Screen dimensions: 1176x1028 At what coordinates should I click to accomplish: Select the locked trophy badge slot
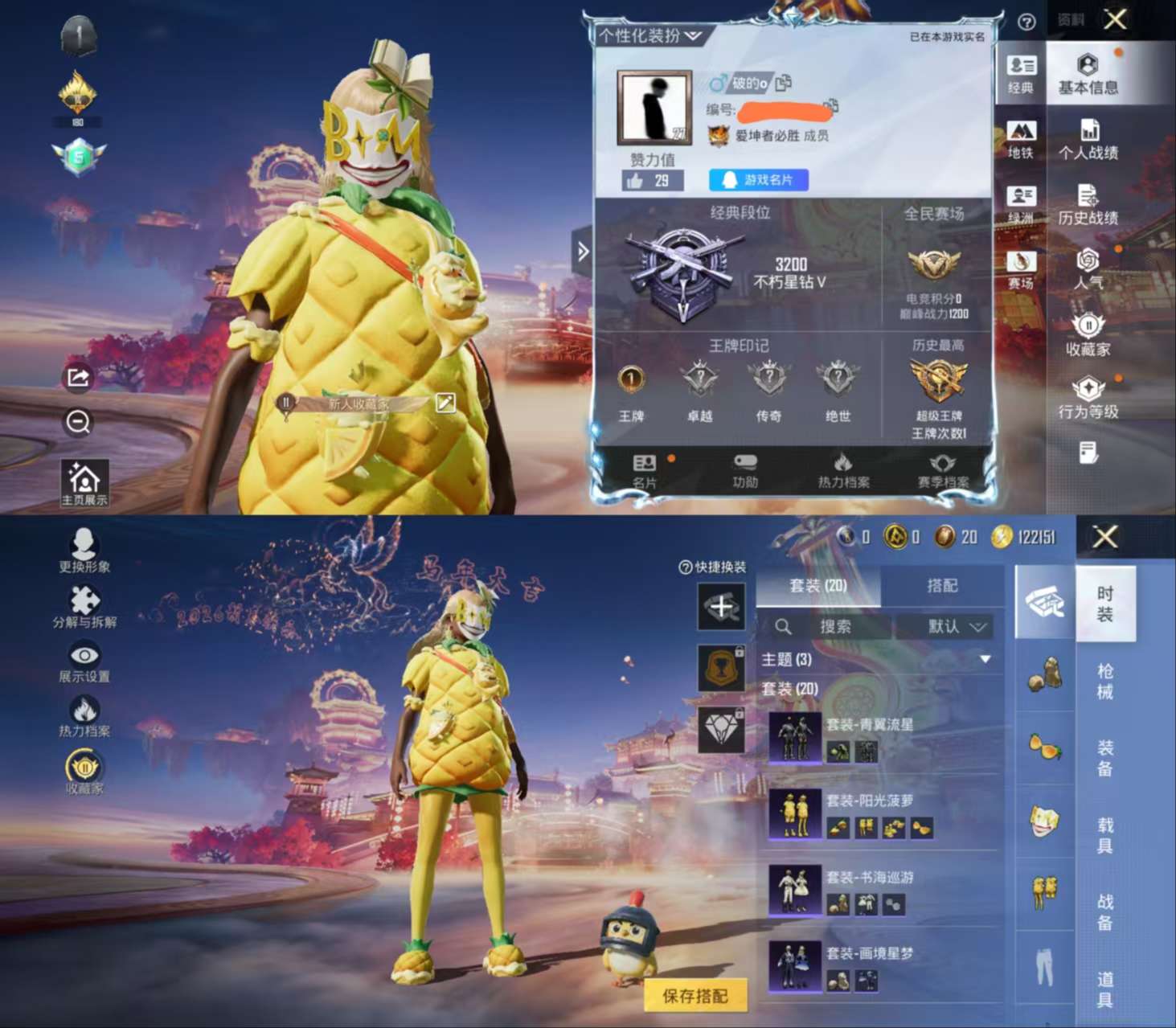pos(721,669)
